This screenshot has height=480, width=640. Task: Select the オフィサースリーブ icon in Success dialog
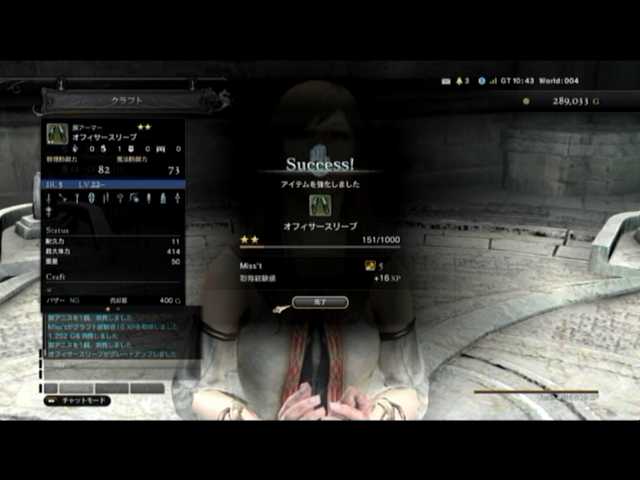[320, 205]
